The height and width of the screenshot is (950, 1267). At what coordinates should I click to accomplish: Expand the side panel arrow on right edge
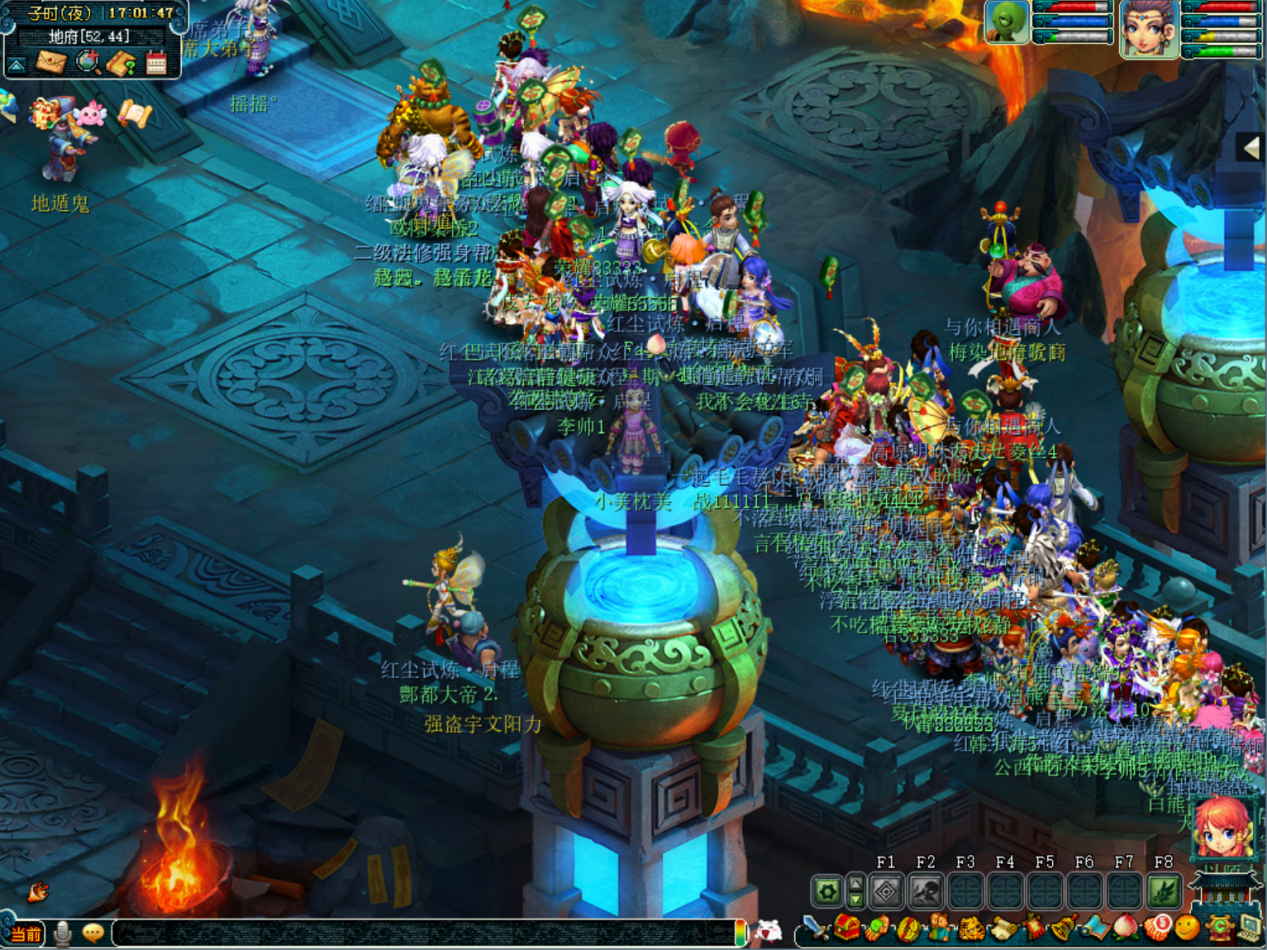(x=1251, y=147)
